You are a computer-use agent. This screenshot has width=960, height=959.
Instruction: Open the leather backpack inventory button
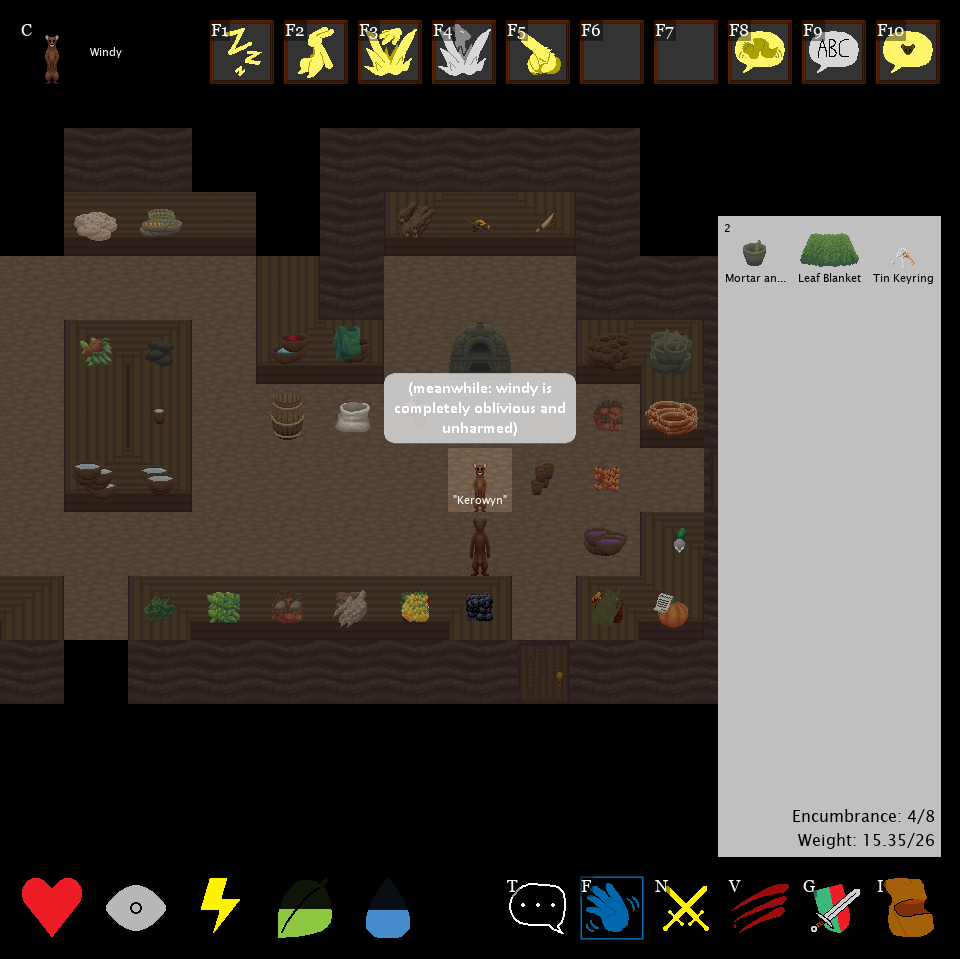click(x=907, y=907)
